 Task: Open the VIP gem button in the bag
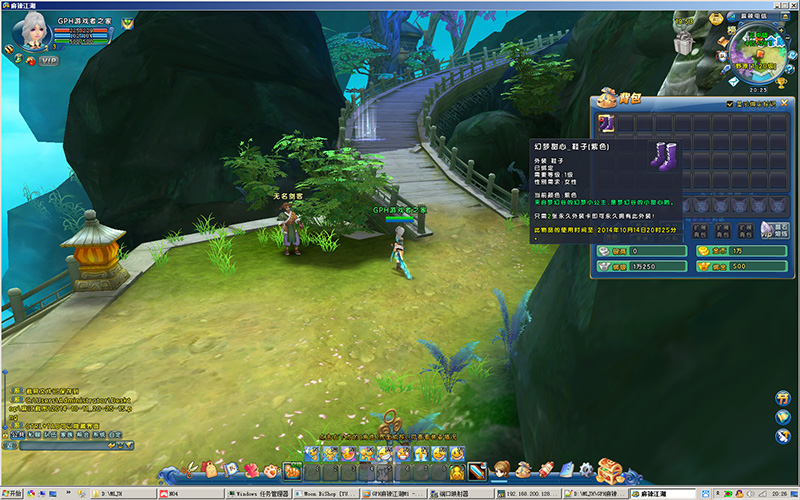coord(766,231)
